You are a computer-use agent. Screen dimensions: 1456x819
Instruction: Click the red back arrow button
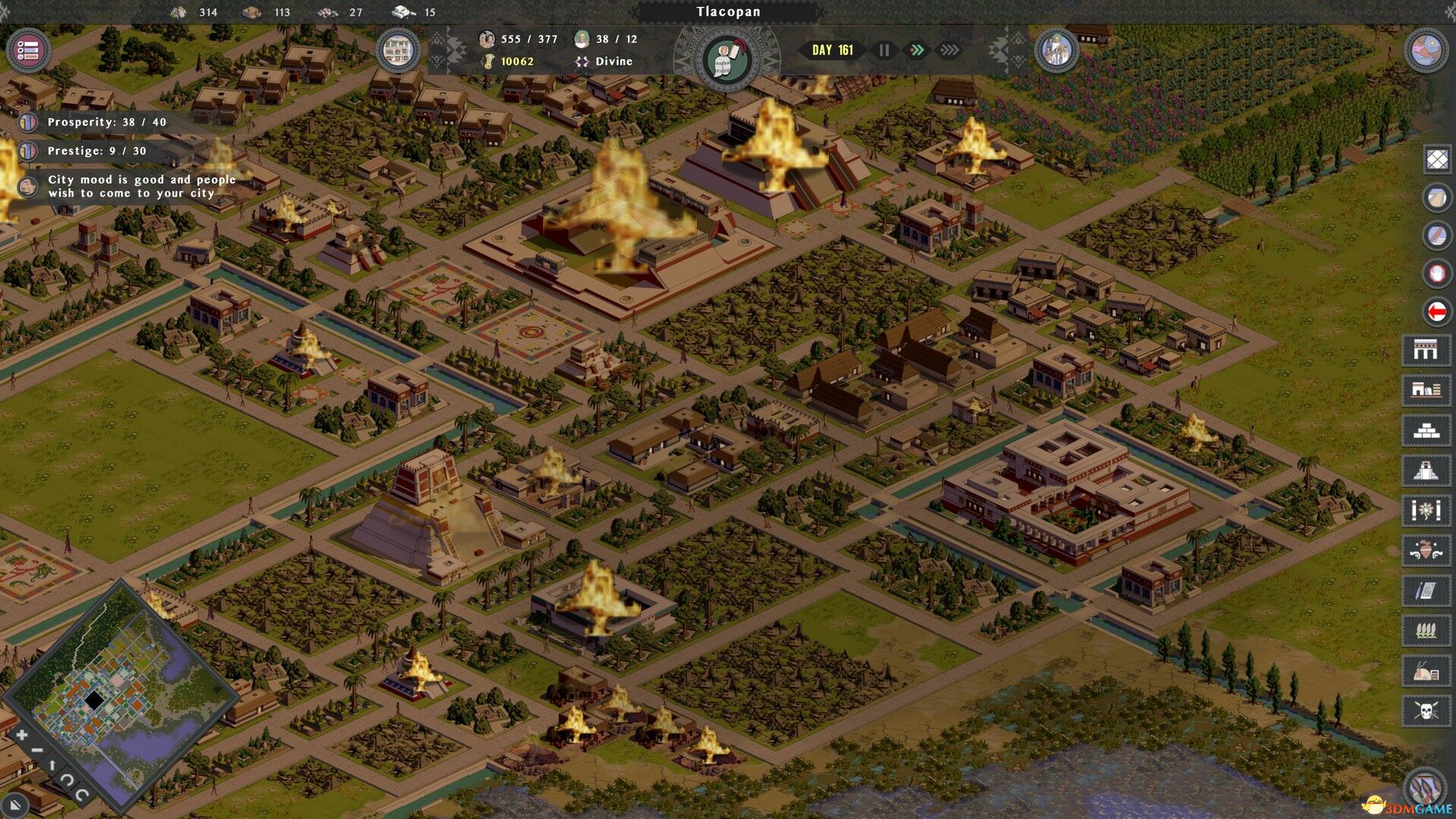coord(1437,311)
